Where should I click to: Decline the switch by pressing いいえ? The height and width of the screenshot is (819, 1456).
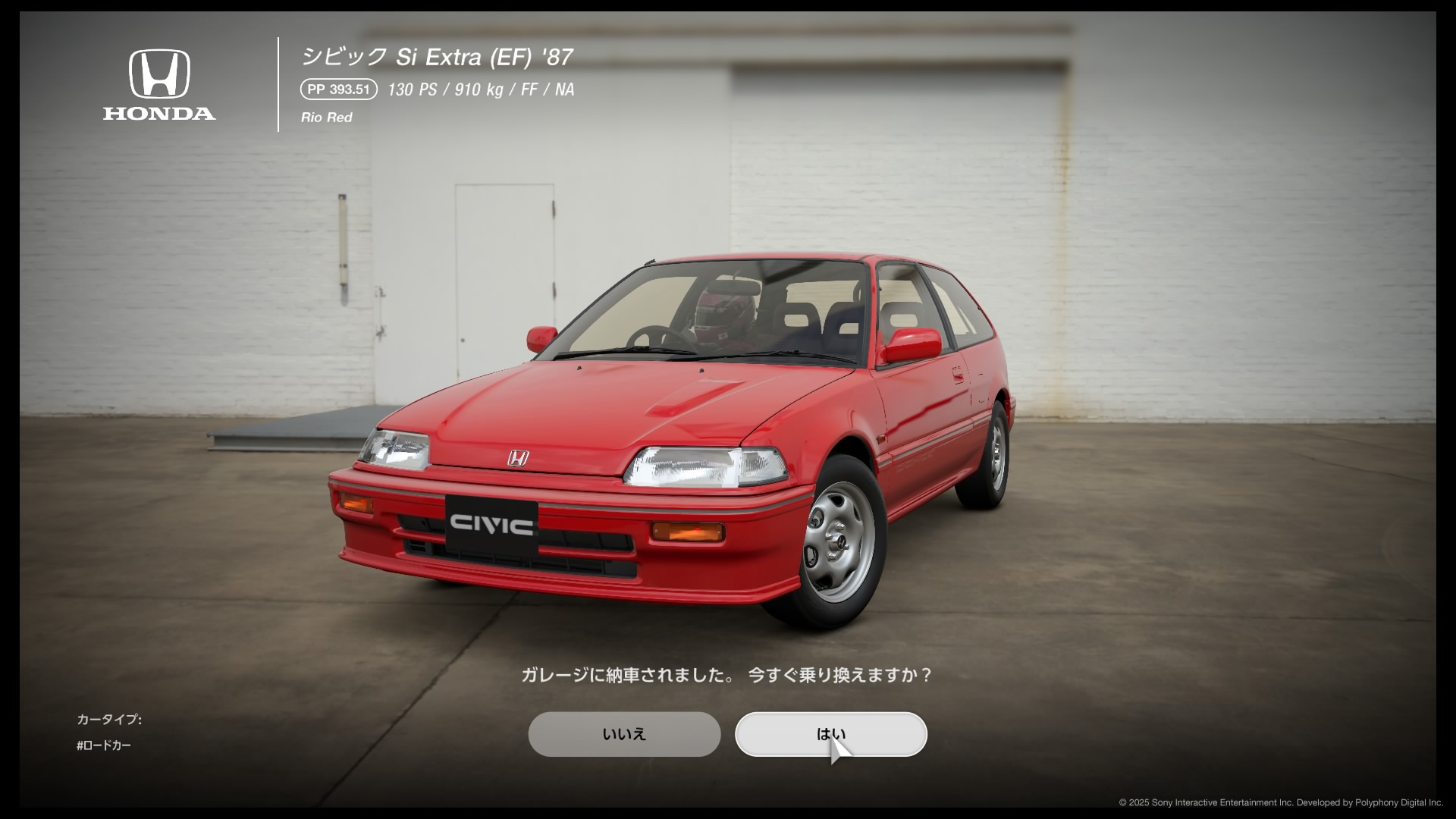(x=624, y=734)
